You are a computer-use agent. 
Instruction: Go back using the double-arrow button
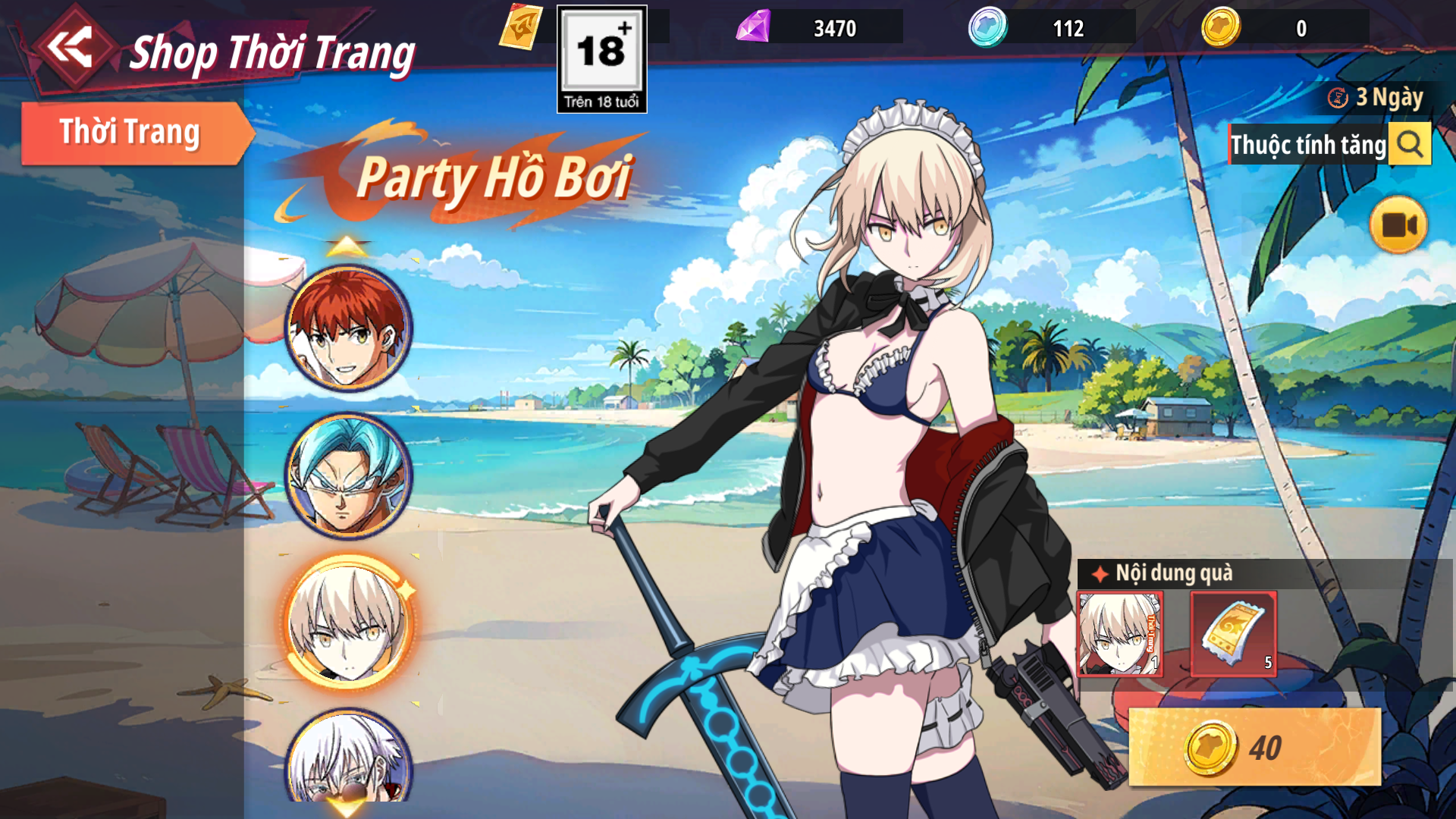pos(71,48)
